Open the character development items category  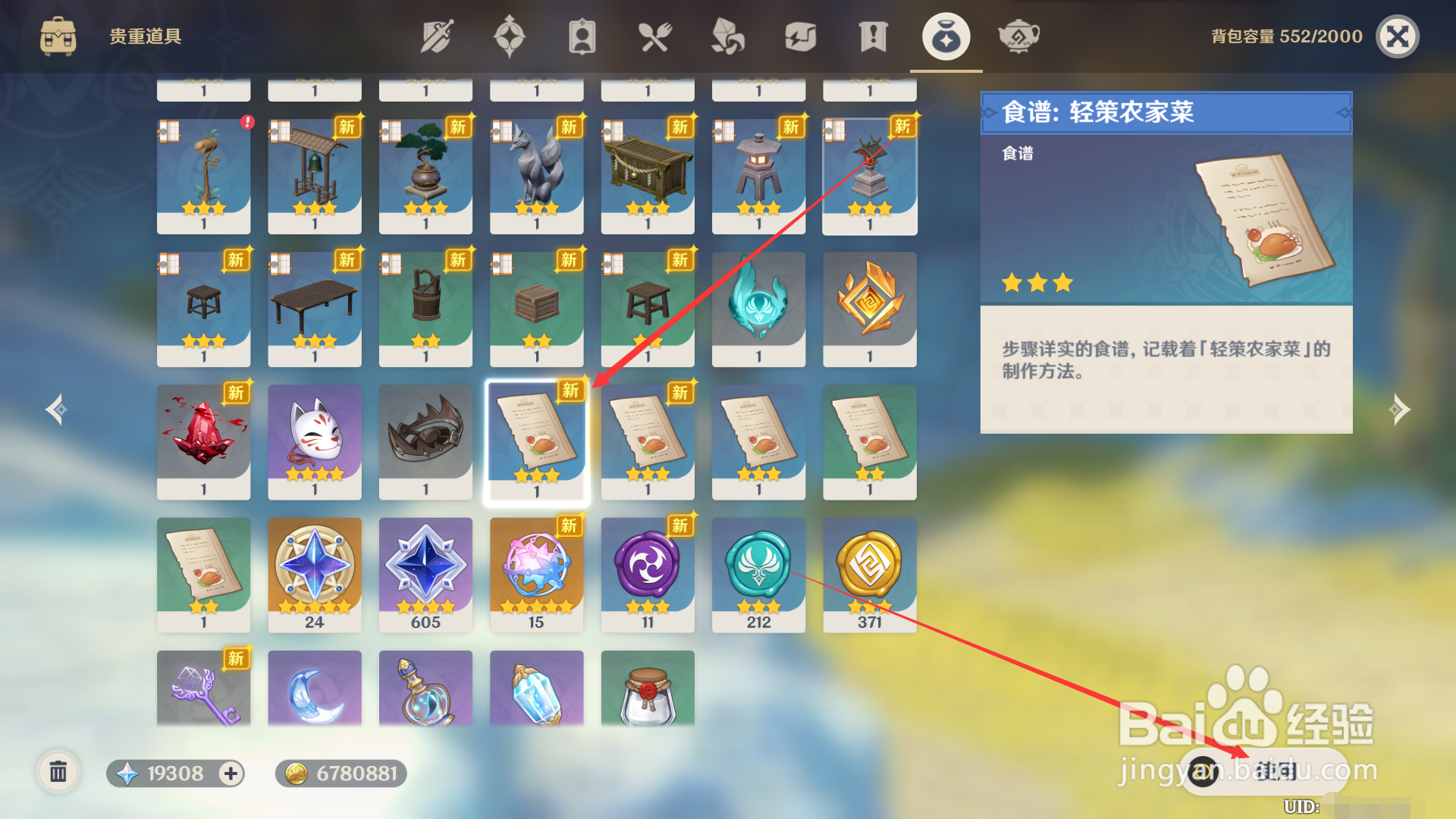pyautogui.click(x=581, y=36)
